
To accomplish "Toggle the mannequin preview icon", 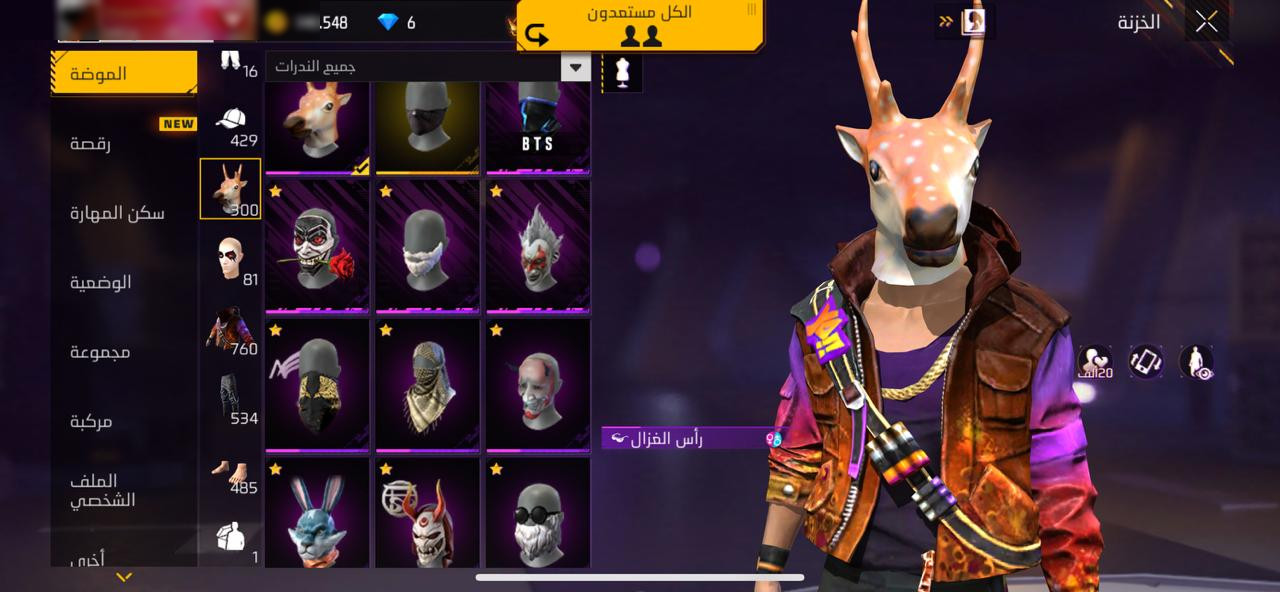I will 622,73.
